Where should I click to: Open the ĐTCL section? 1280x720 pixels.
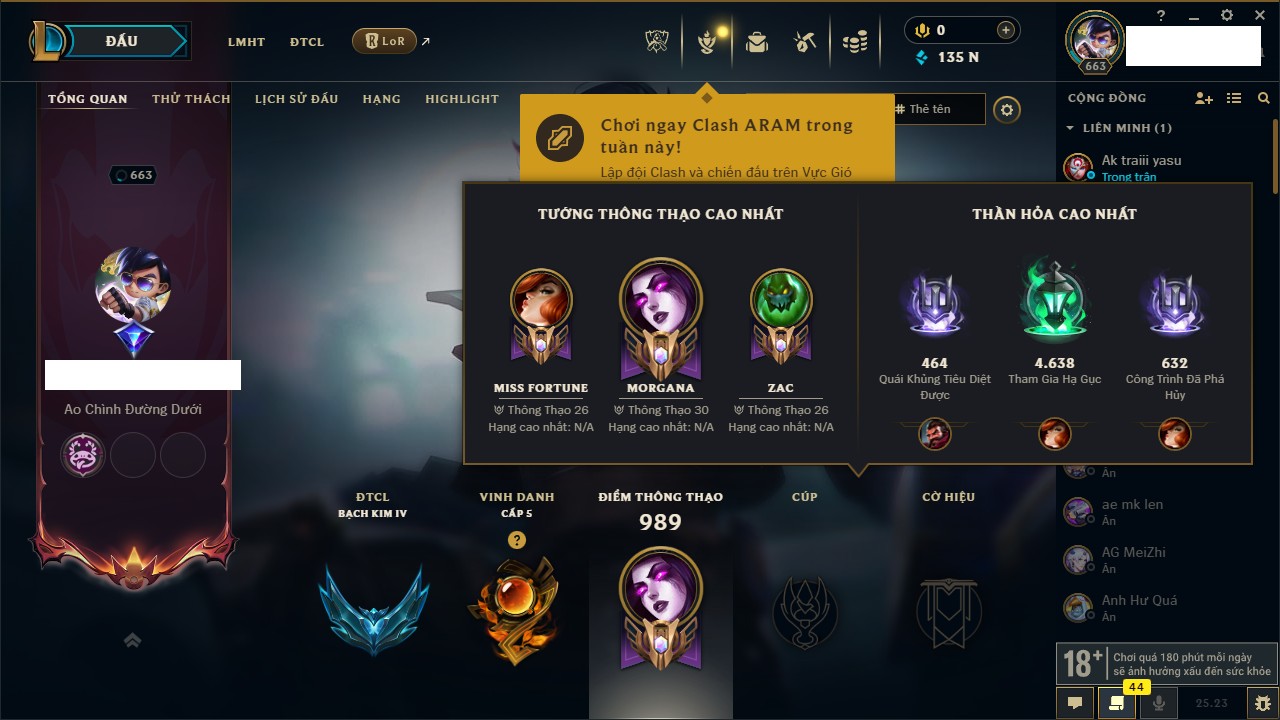[x=307, y=42]
